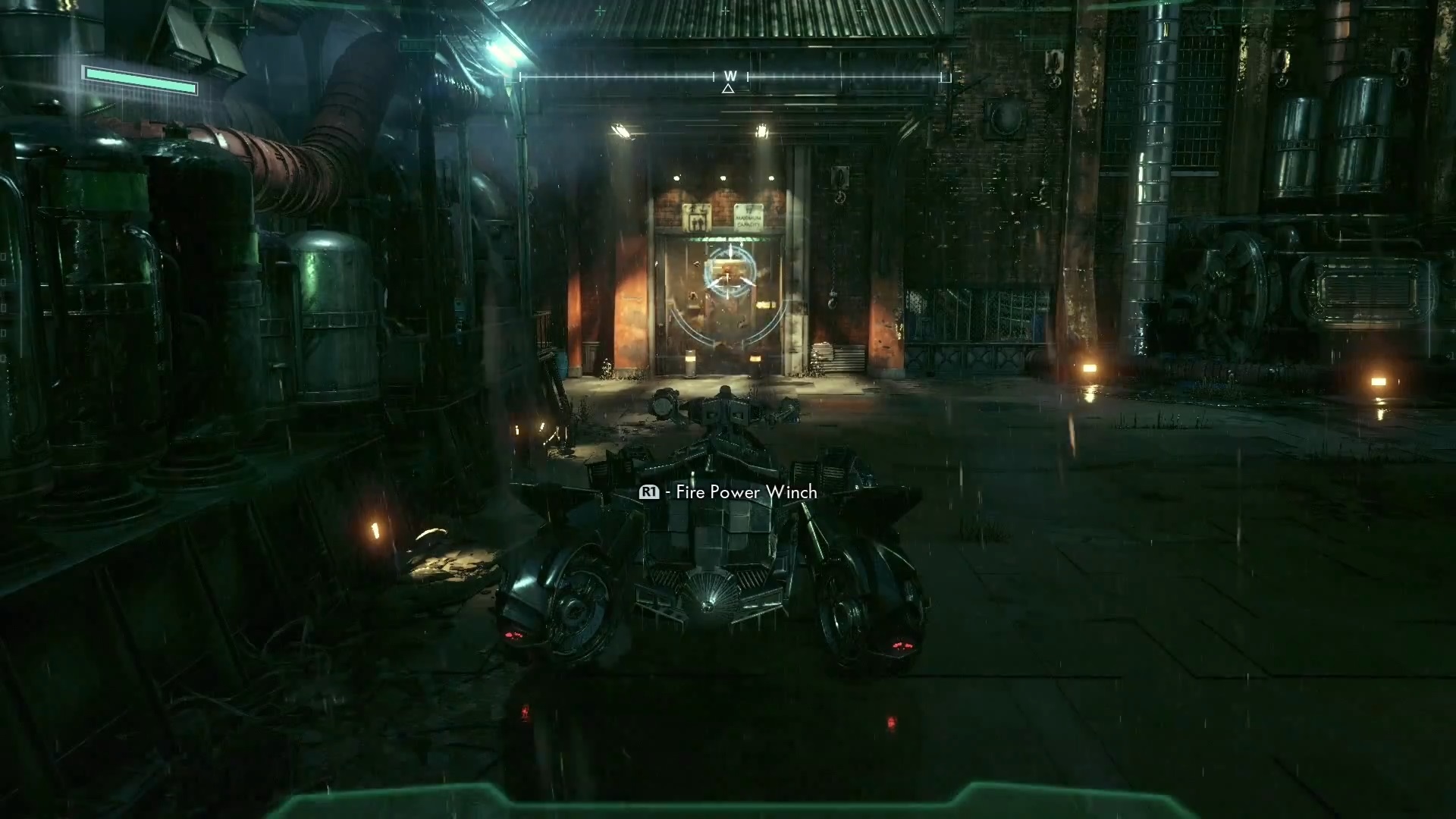The width and height of the screenshot is (1456, 819).
Task: Click the compass bar's W heading marker
Action: click(730, 76)
